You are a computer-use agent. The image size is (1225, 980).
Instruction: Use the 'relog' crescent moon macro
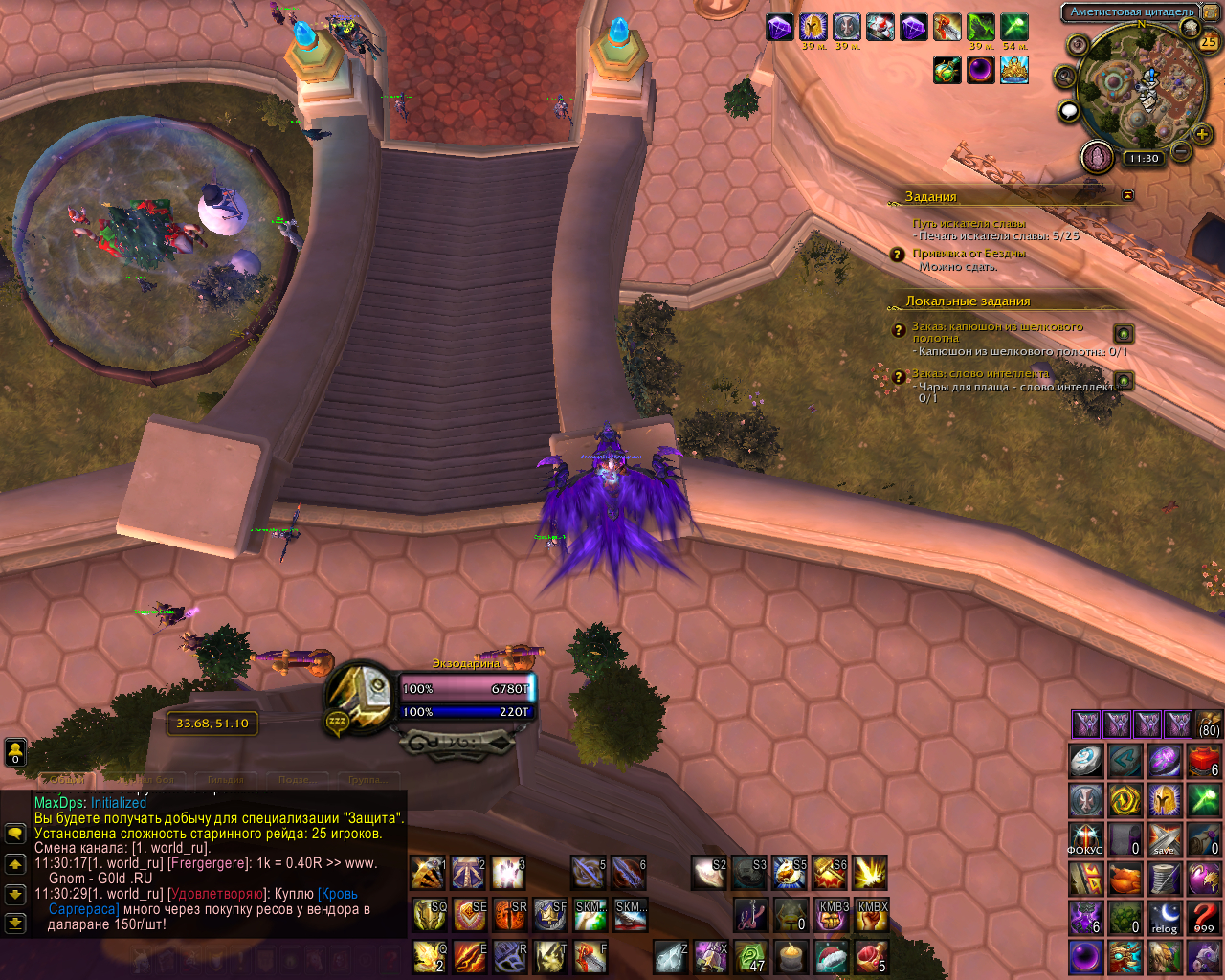pyautogui.click(x=1165, y=918)
